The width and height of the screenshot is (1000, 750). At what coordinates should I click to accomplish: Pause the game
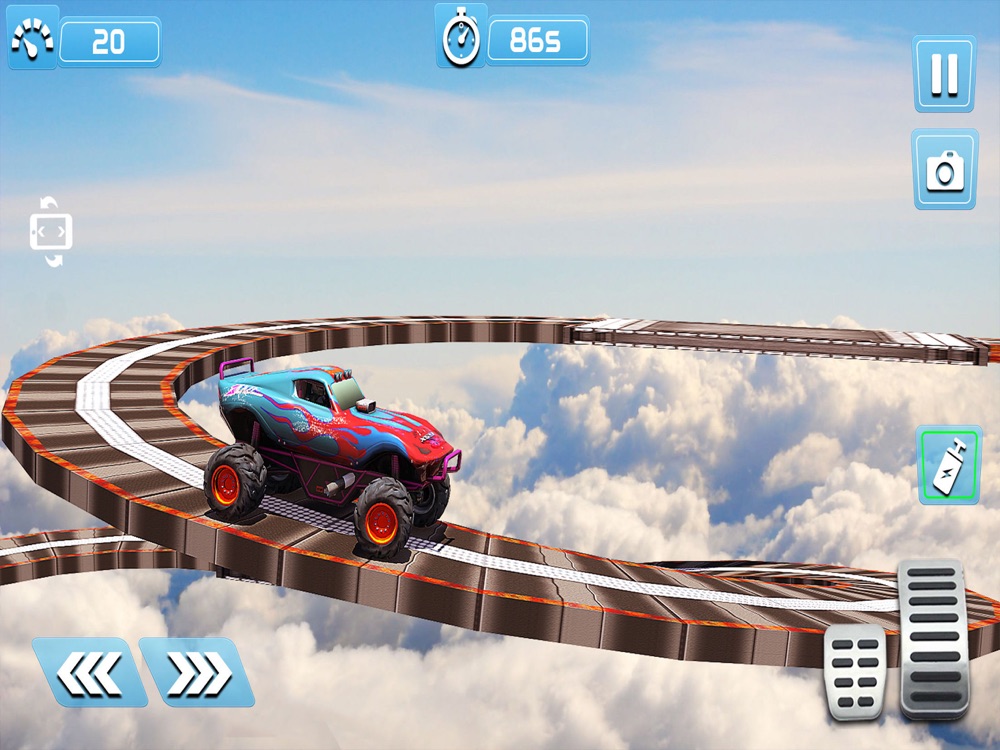pyautogui.click(x=944, y=74)
